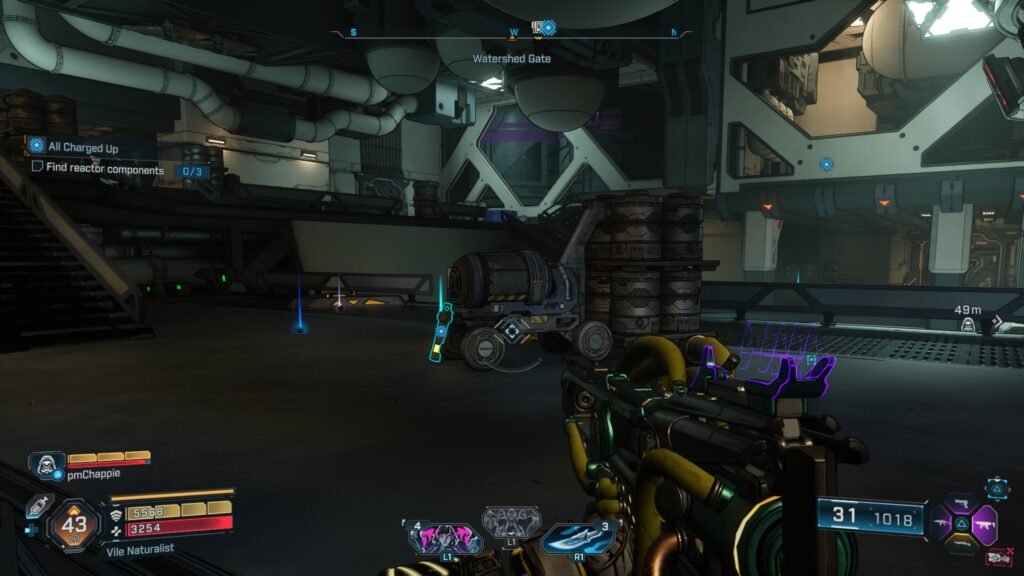Trigger the greyed-out middle skill icon
The height and width of the screenshot is (576, 1024).
[x=511, y=522]
